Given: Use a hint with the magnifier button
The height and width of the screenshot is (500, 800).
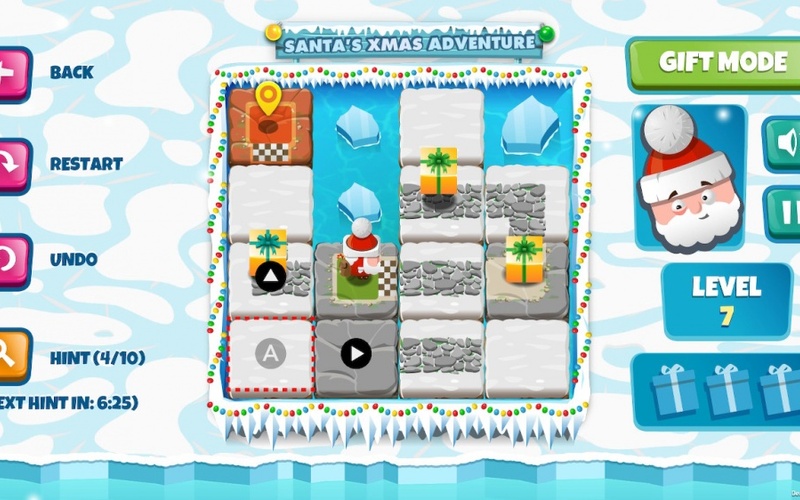Looking at the screenshot, I should [12, 354].
